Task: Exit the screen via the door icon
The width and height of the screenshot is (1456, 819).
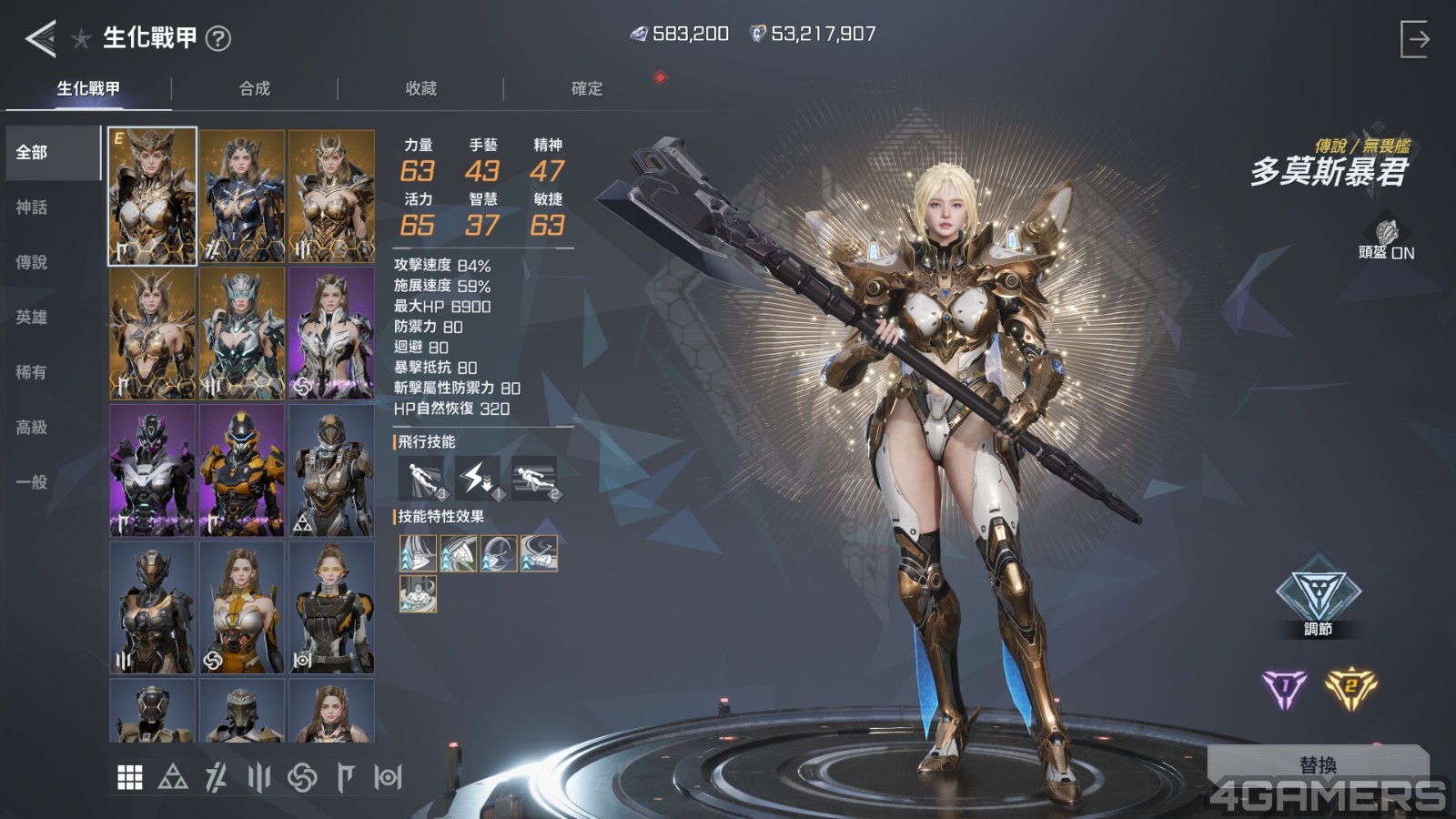Action: tap(1414, 39)
